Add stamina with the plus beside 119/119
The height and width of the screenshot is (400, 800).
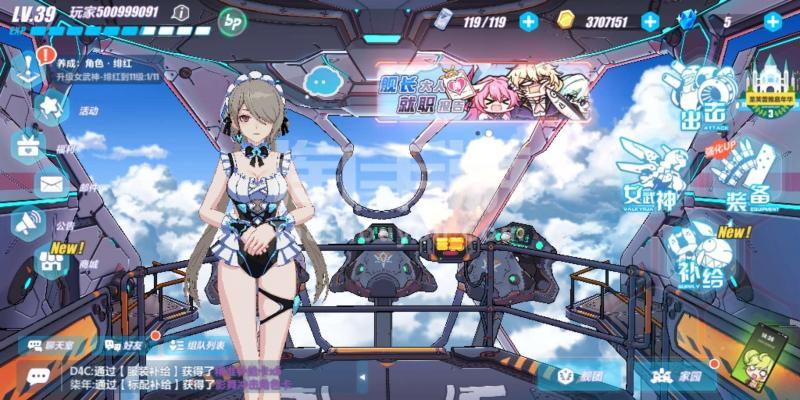528,21
